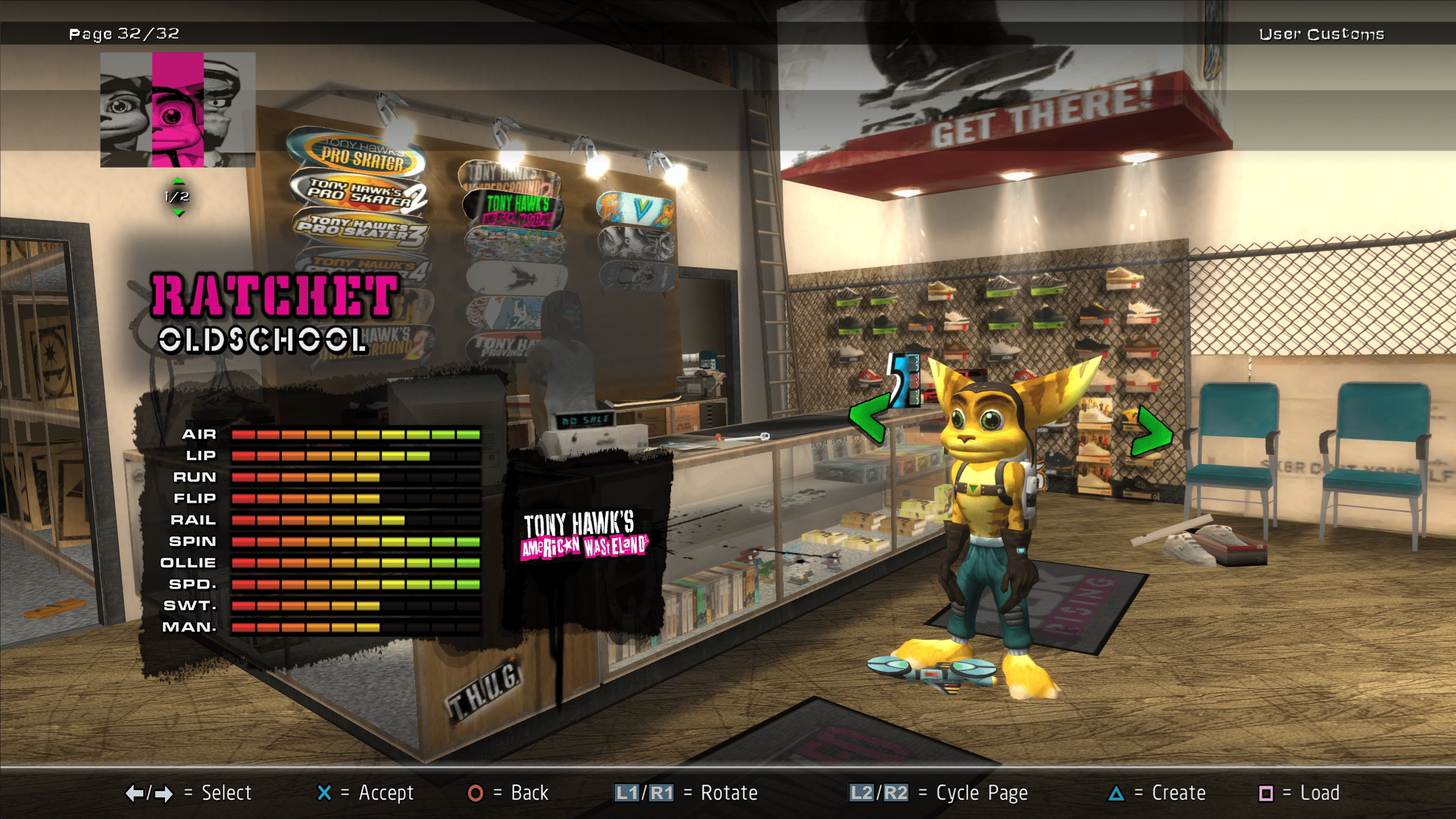
Task: Click the green left arrow beside Ratchet
Action: [868, 418]
